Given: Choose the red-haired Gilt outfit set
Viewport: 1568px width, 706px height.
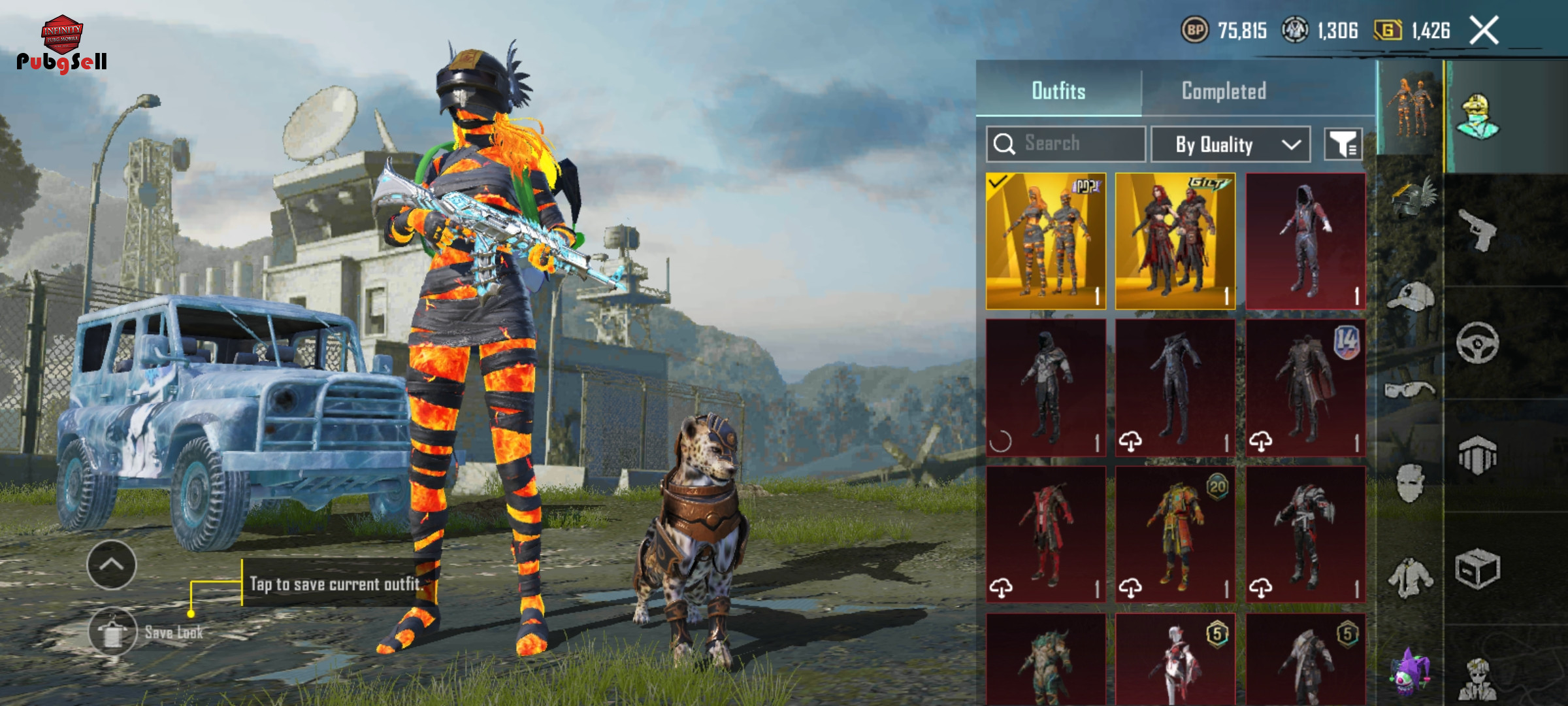Looking at the screenshot, I should click(1175, 241).
